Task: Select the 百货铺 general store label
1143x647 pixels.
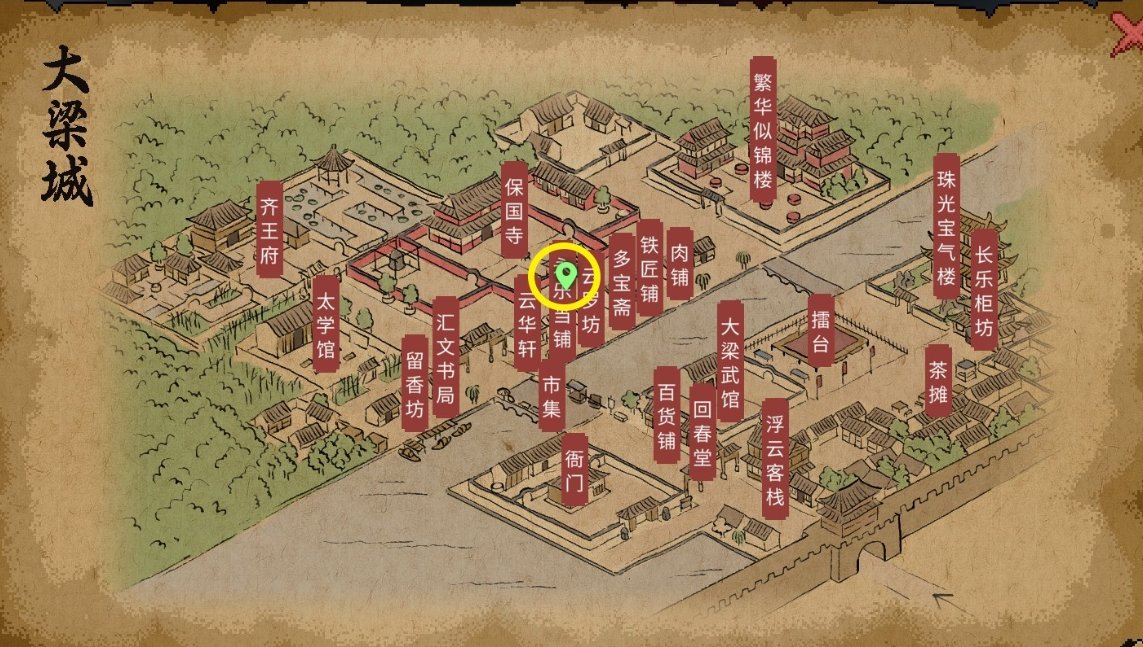Action: coord(666,414)
